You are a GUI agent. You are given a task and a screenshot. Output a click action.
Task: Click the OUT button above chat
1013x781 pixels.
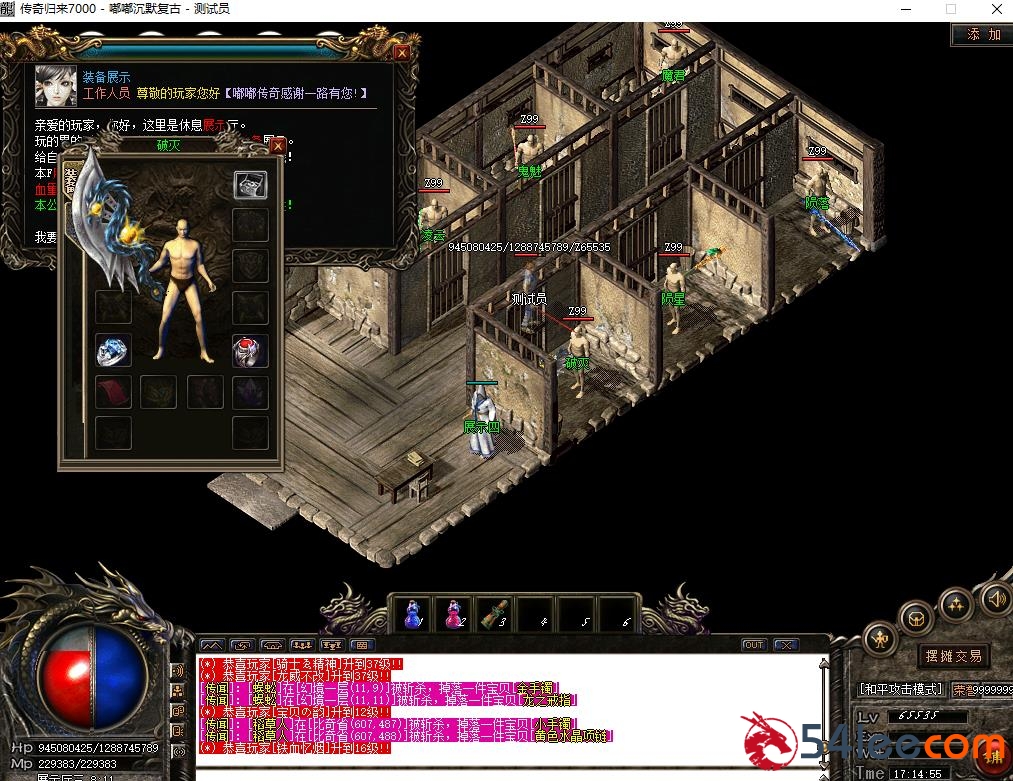click(x=754, y=645)
